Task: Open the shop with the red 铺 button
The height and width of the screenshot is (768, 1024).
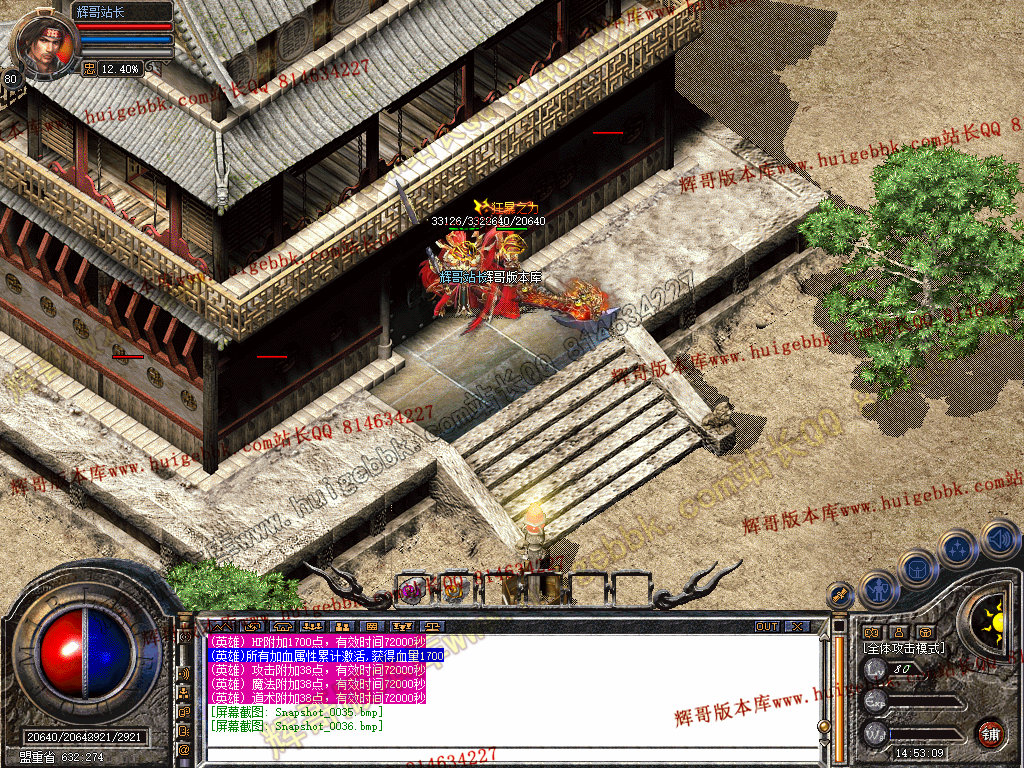Action: pyautogui.click(x=990, y=732)
